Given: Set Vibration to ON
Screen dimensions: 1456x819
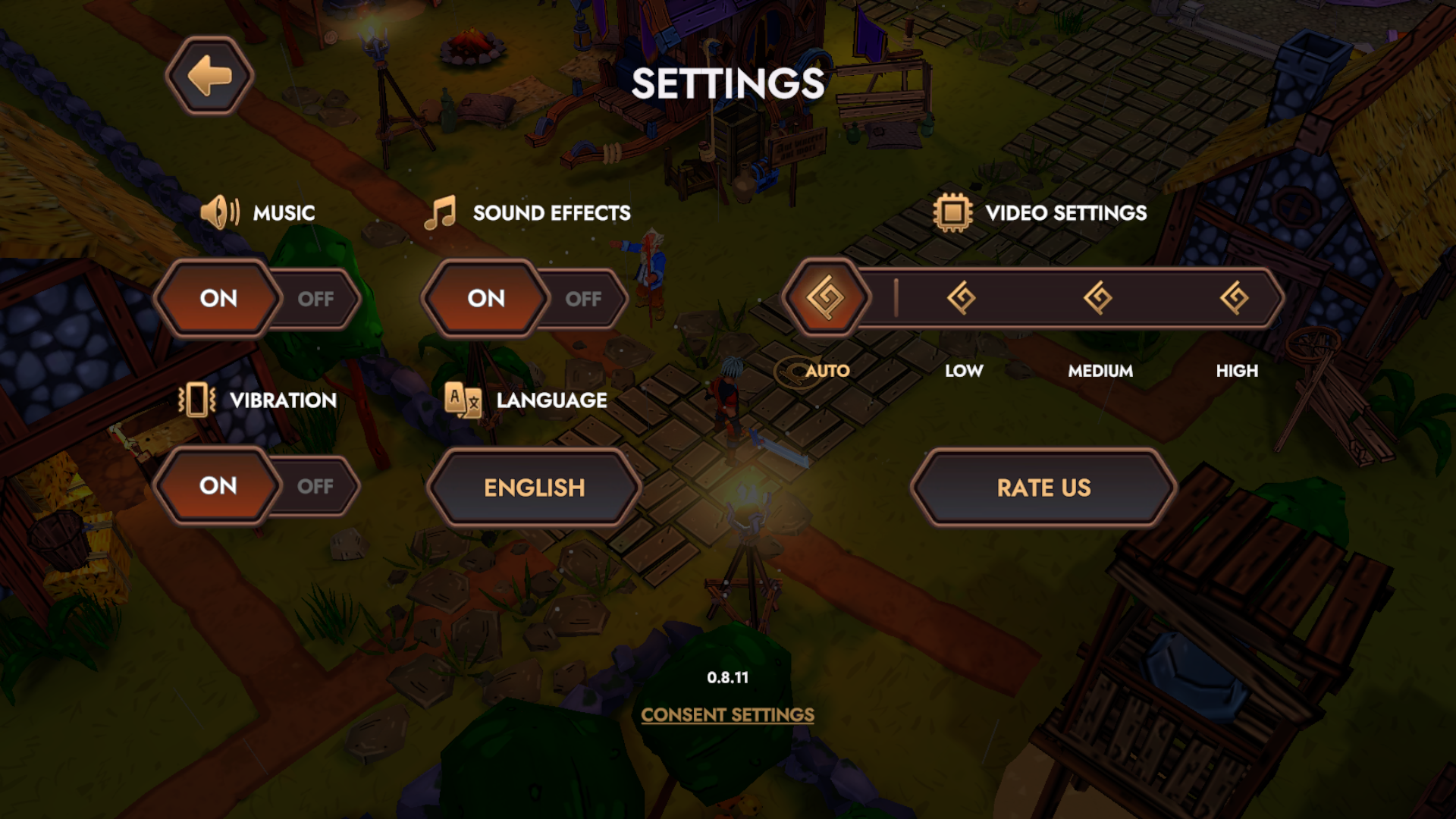Looking at the screenshot, I should click(218, 486).
